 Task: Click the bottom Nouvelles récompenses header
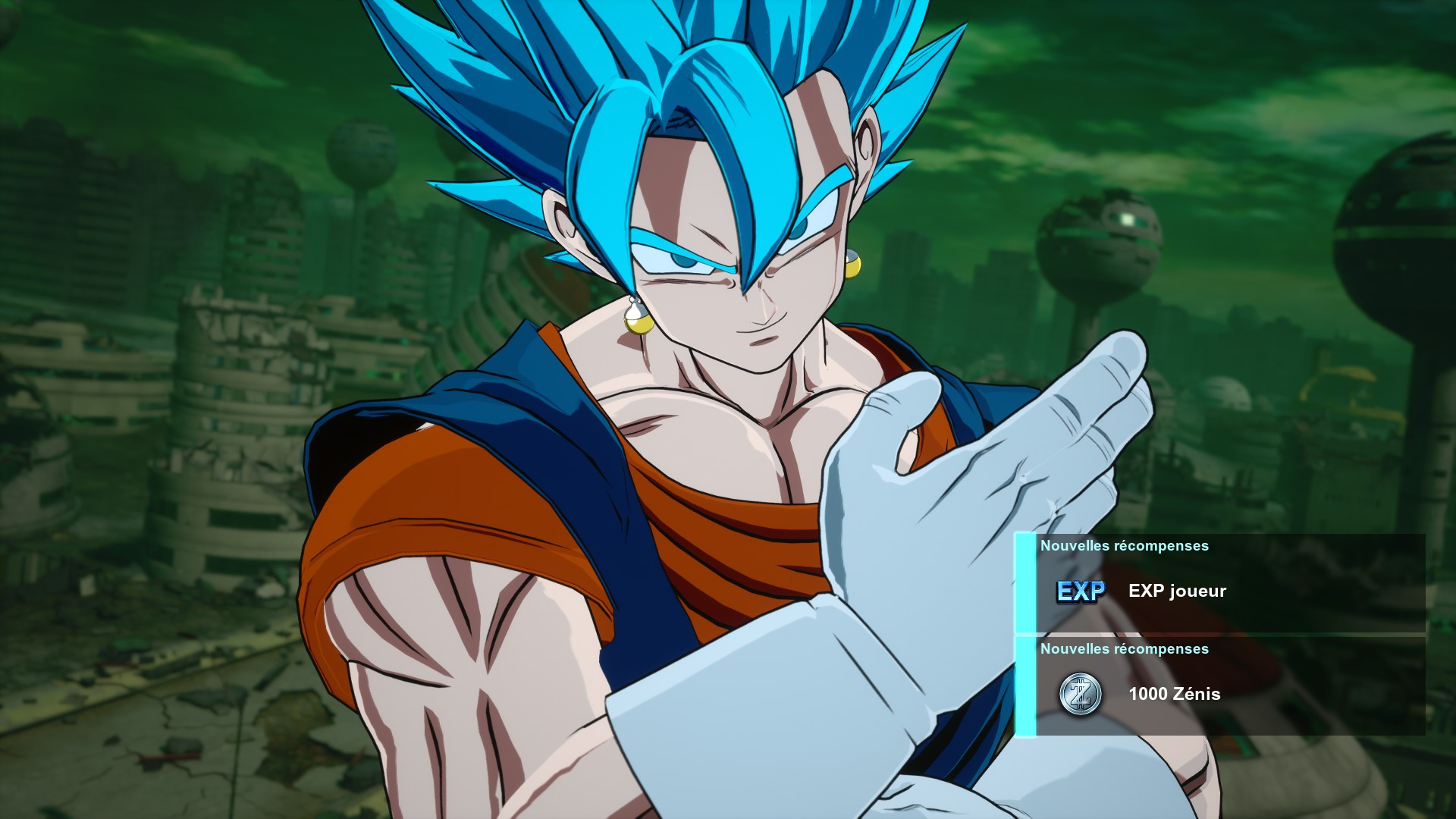coord(1126,649)
